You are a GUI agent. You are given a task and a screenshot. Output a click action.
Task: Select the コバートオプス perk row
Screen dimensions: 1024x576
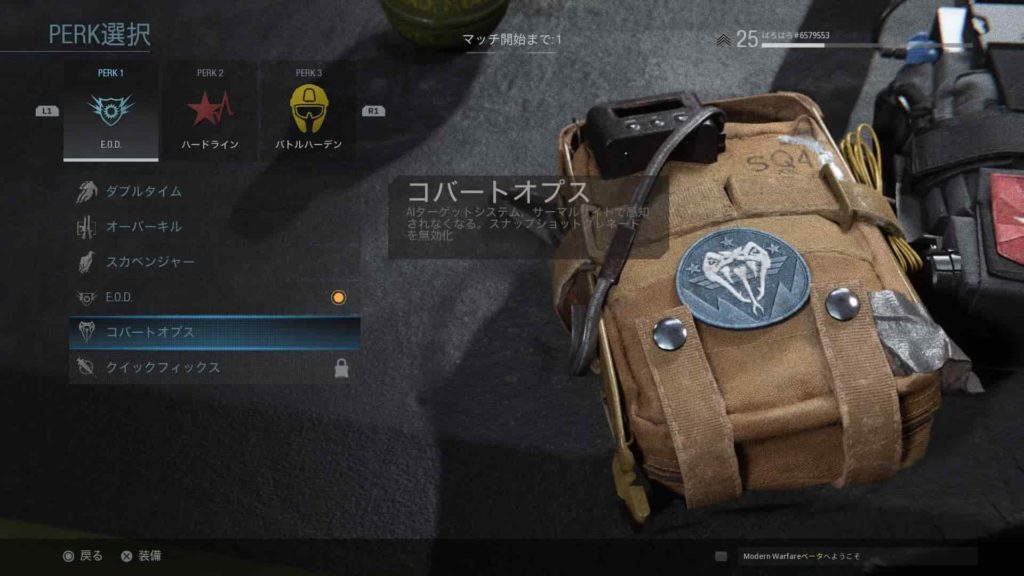(213, 332)
